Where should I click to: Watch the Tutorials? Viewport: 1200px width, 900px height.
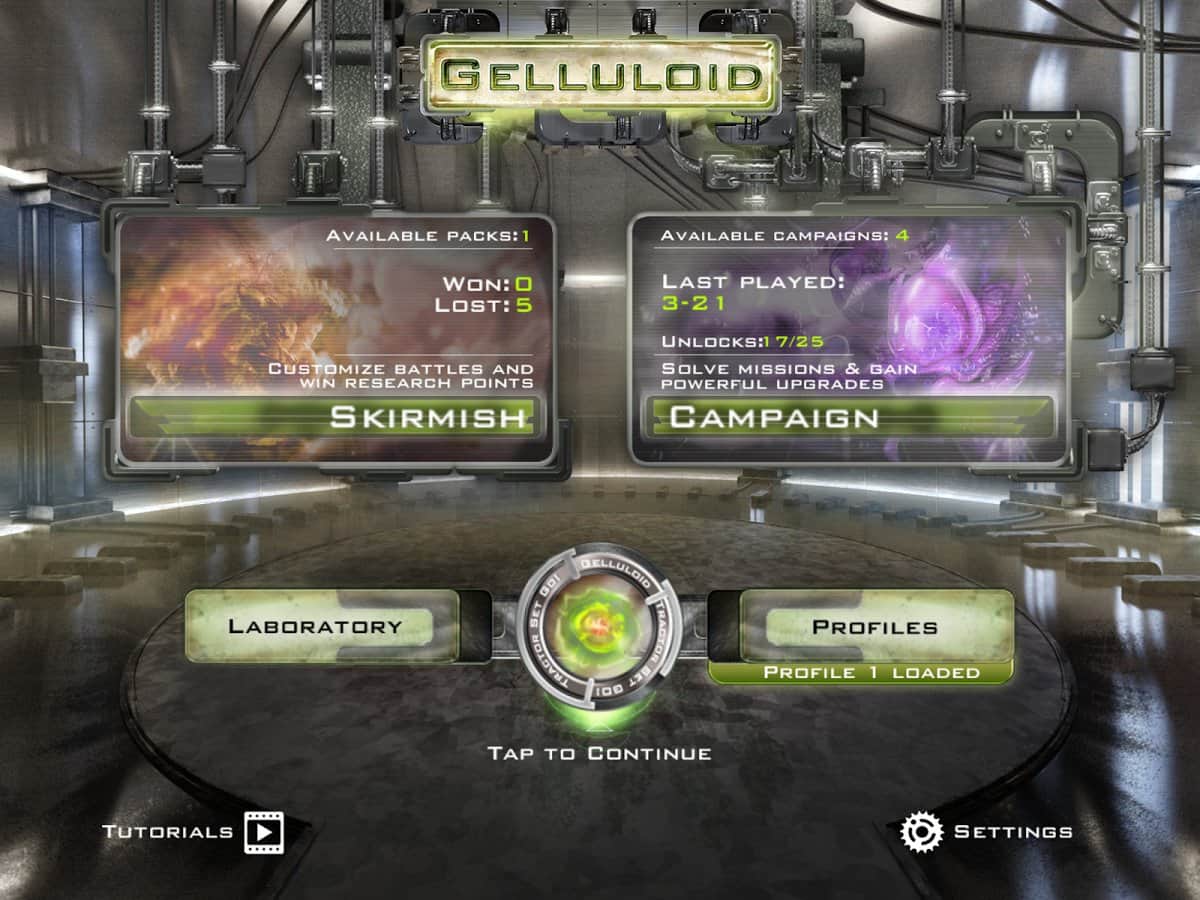tap(168, 831)
